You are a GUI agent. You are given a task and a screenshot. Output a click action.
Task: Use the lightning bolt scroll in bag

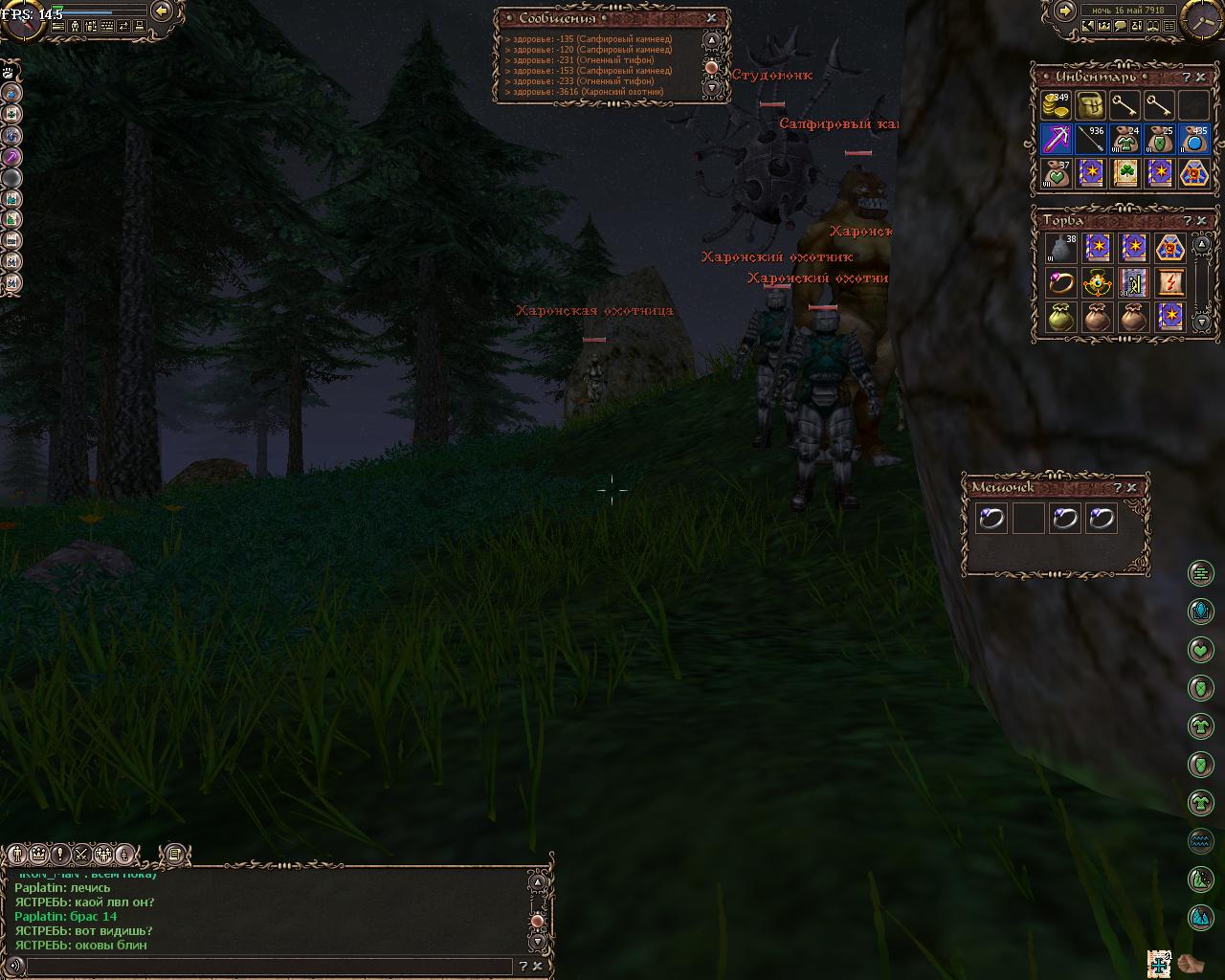click(x=1169, y=283)
